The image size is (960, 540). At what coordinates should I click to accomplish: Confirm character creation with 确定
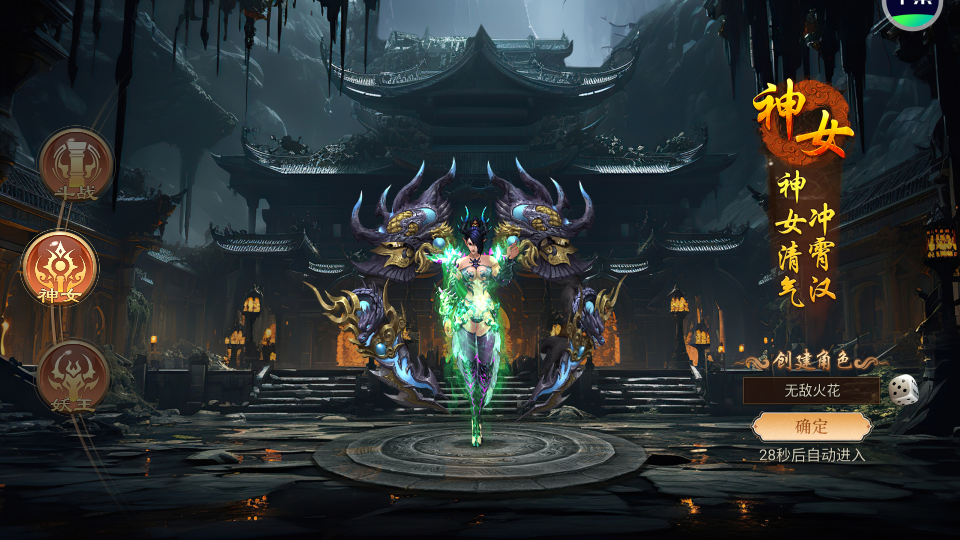click(x=811, y=427)
